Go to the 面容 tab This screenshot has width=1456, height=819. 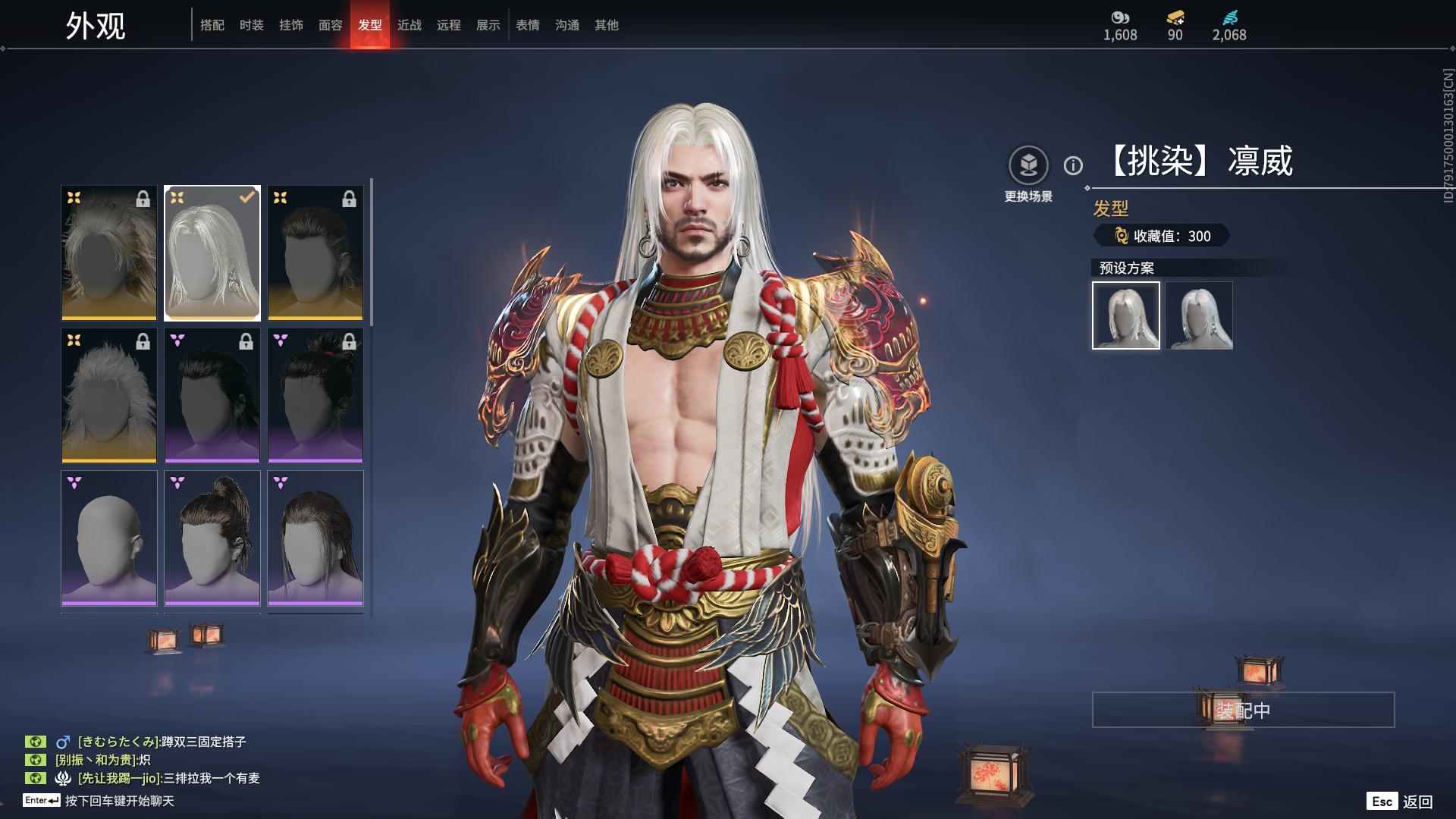(x=331, y=25)
